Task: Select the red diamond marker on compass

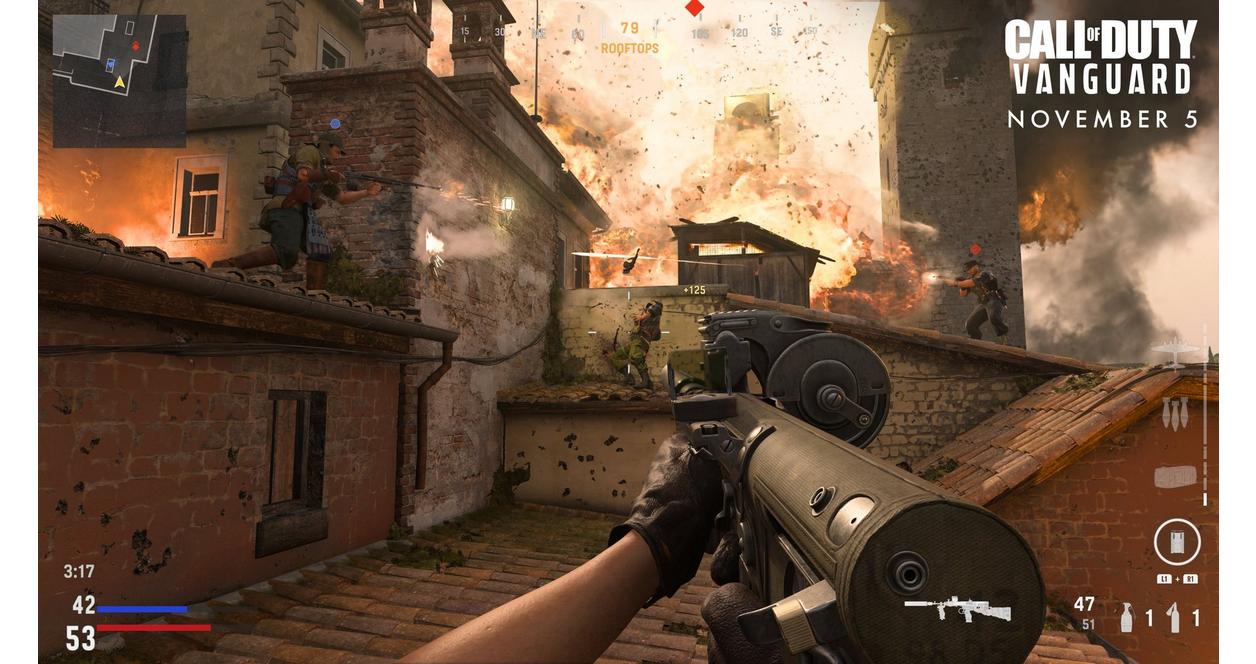Action: pos(694,8)
